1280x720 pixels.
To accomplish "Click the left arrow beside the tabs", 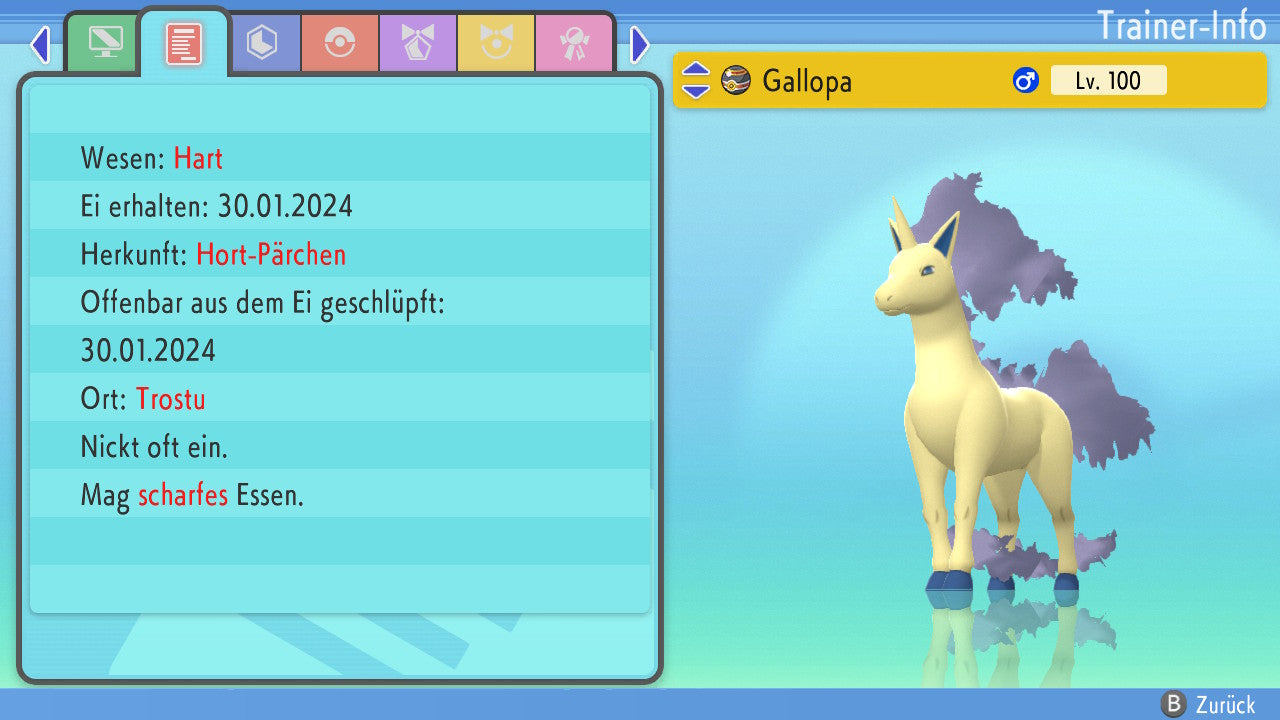I will [x=40, y=44].
